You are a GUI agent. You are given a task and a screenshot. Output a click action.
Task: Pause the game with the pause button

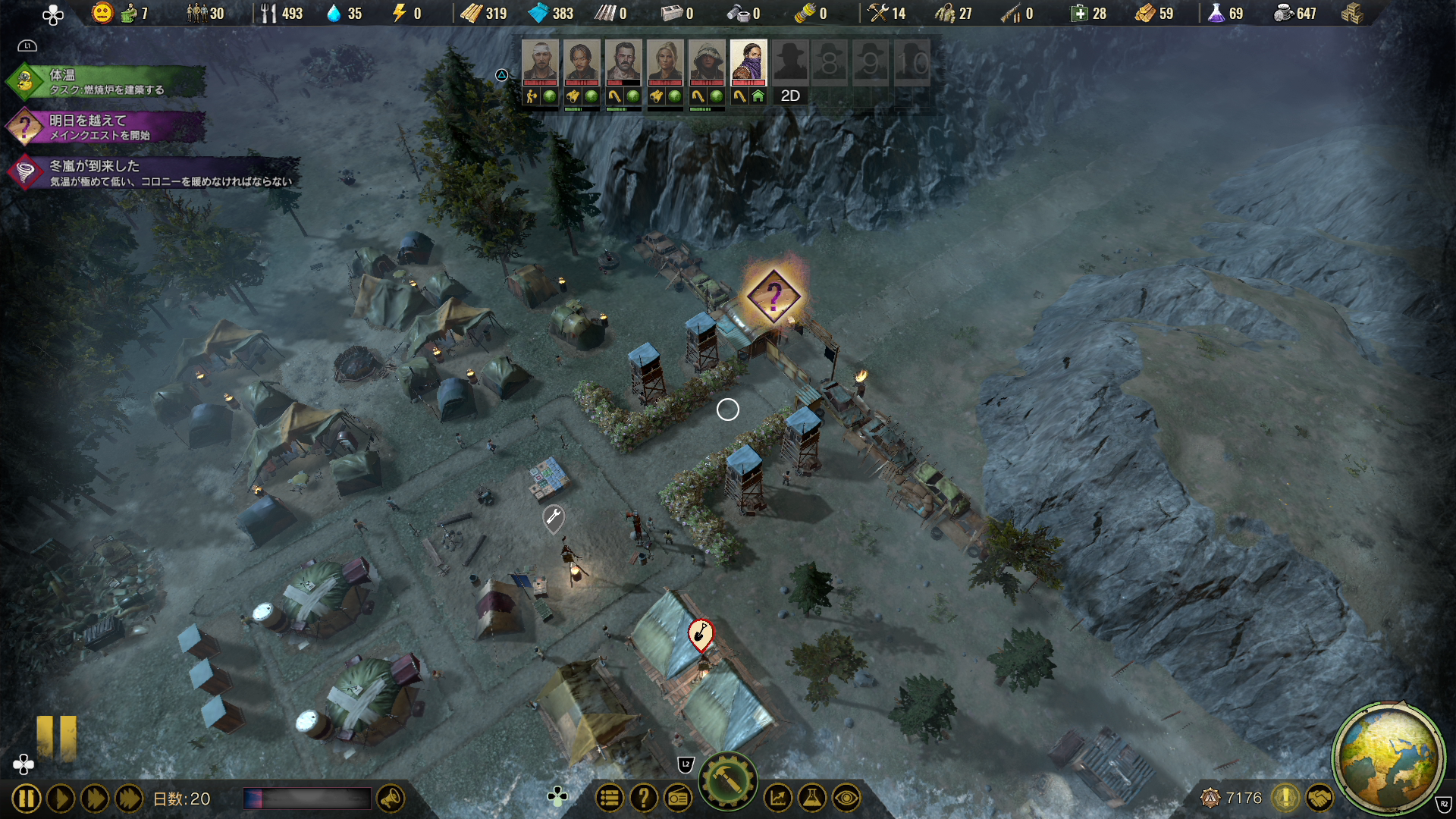point(26,799)
